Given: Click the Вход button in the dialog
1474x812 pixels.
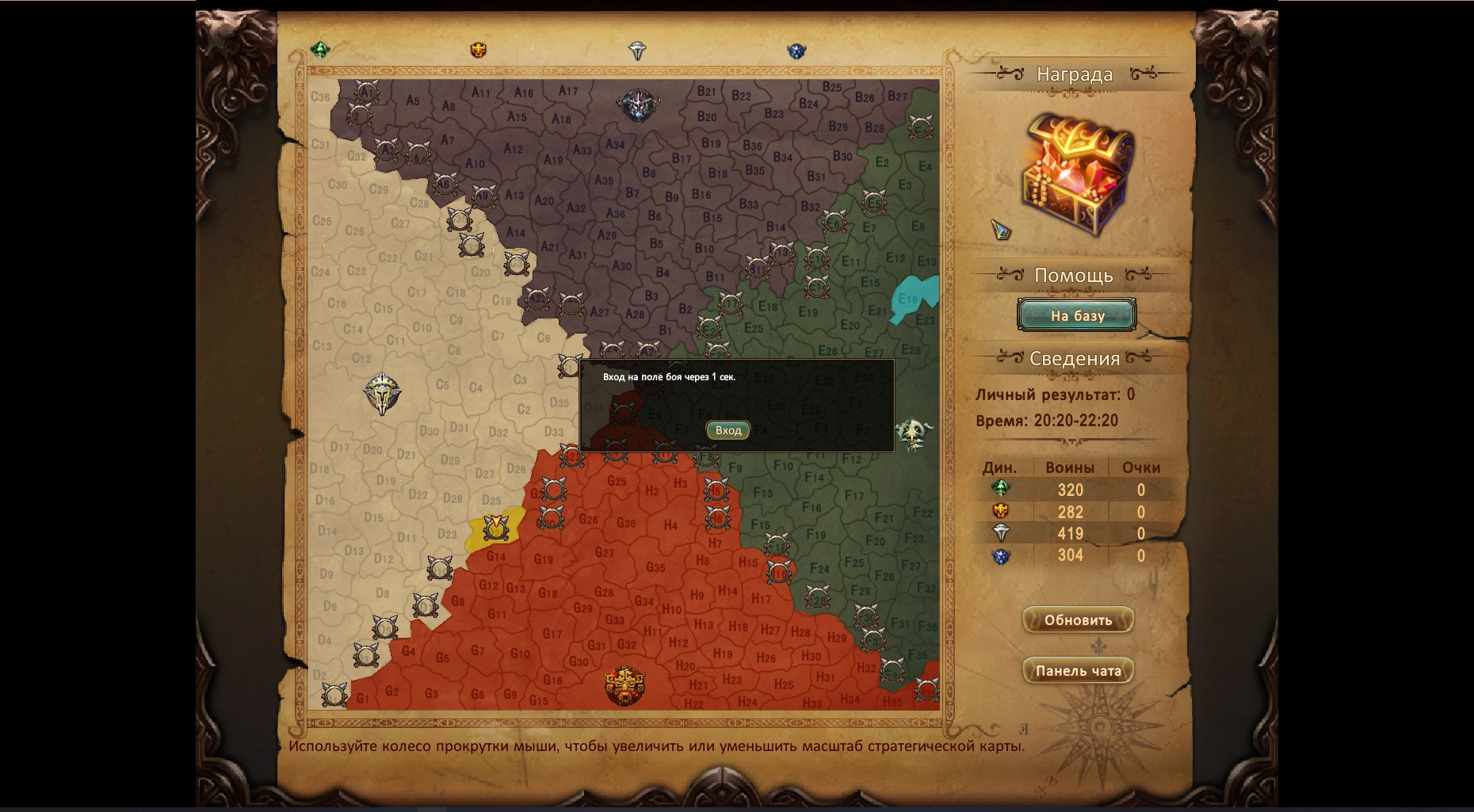Looking at the screenshot, I should pos(727,430).
